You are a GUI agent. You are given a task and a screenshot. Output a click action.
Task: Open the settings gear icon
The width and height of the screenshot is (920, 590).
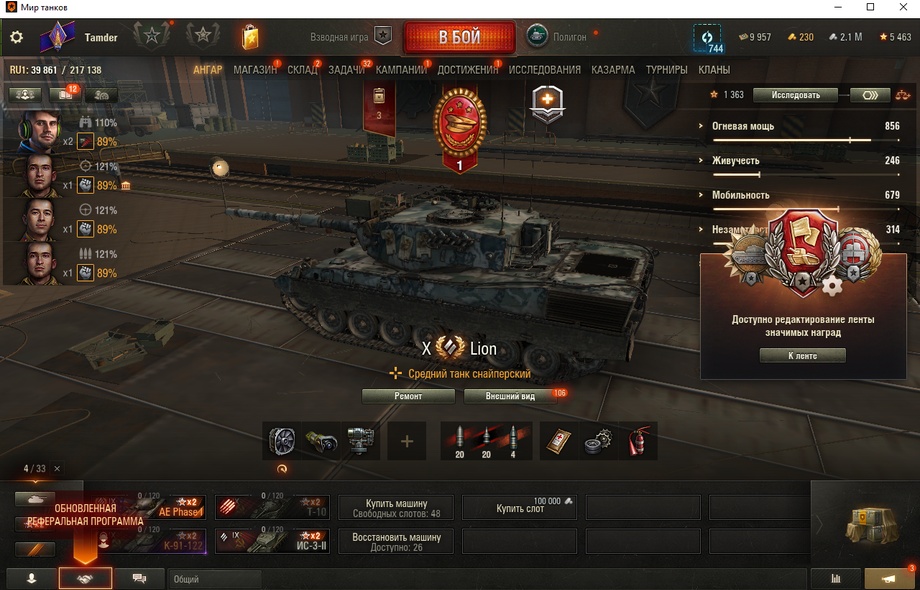(x=16, y=38)
